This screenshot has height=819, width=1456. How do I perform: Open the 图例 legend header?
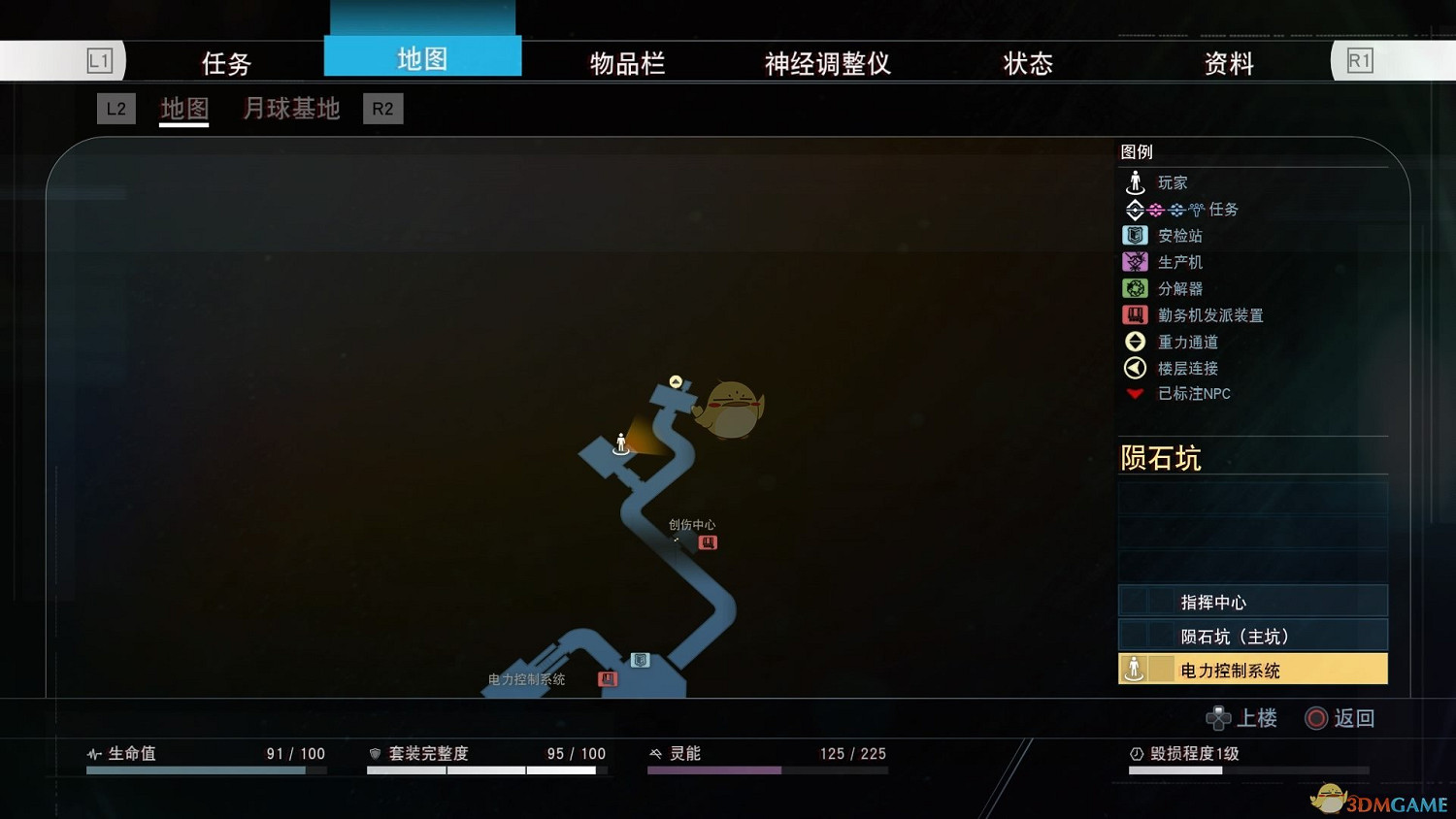[1138, 151]
